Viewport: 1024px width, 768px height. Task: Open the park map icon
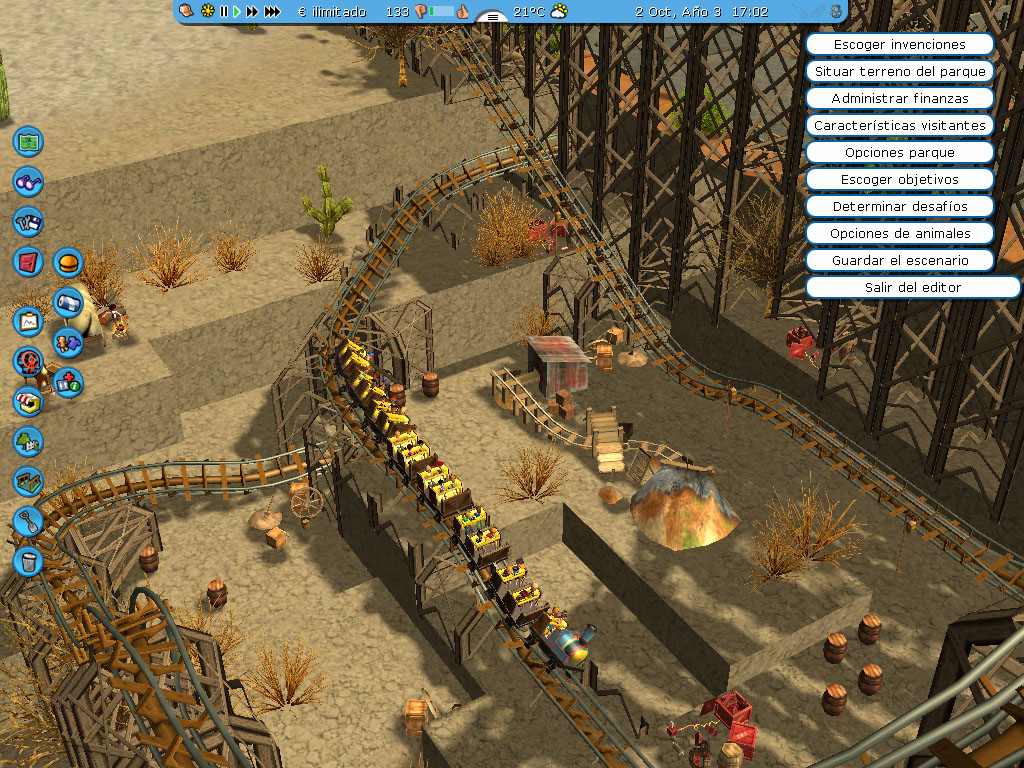(x=28, y=141)
